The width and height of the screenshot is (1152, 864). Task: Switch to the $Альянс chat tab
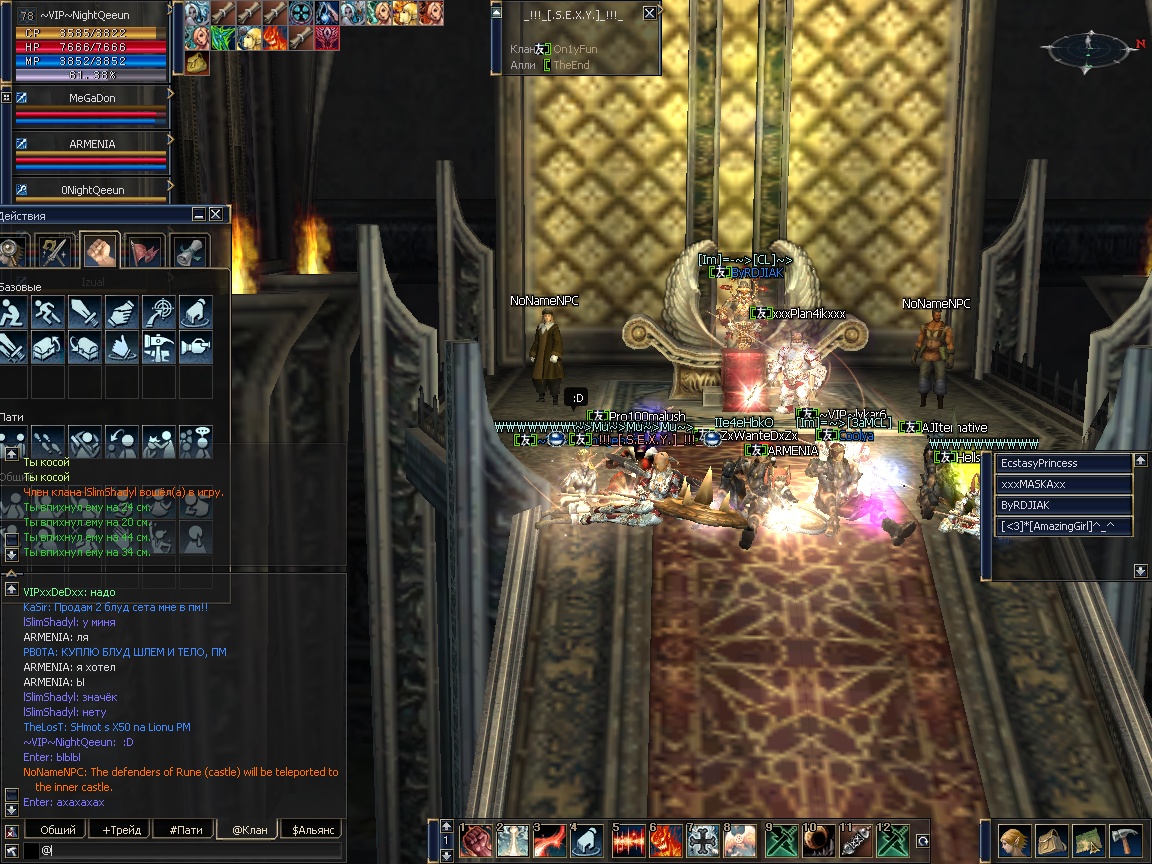point(311,829)
